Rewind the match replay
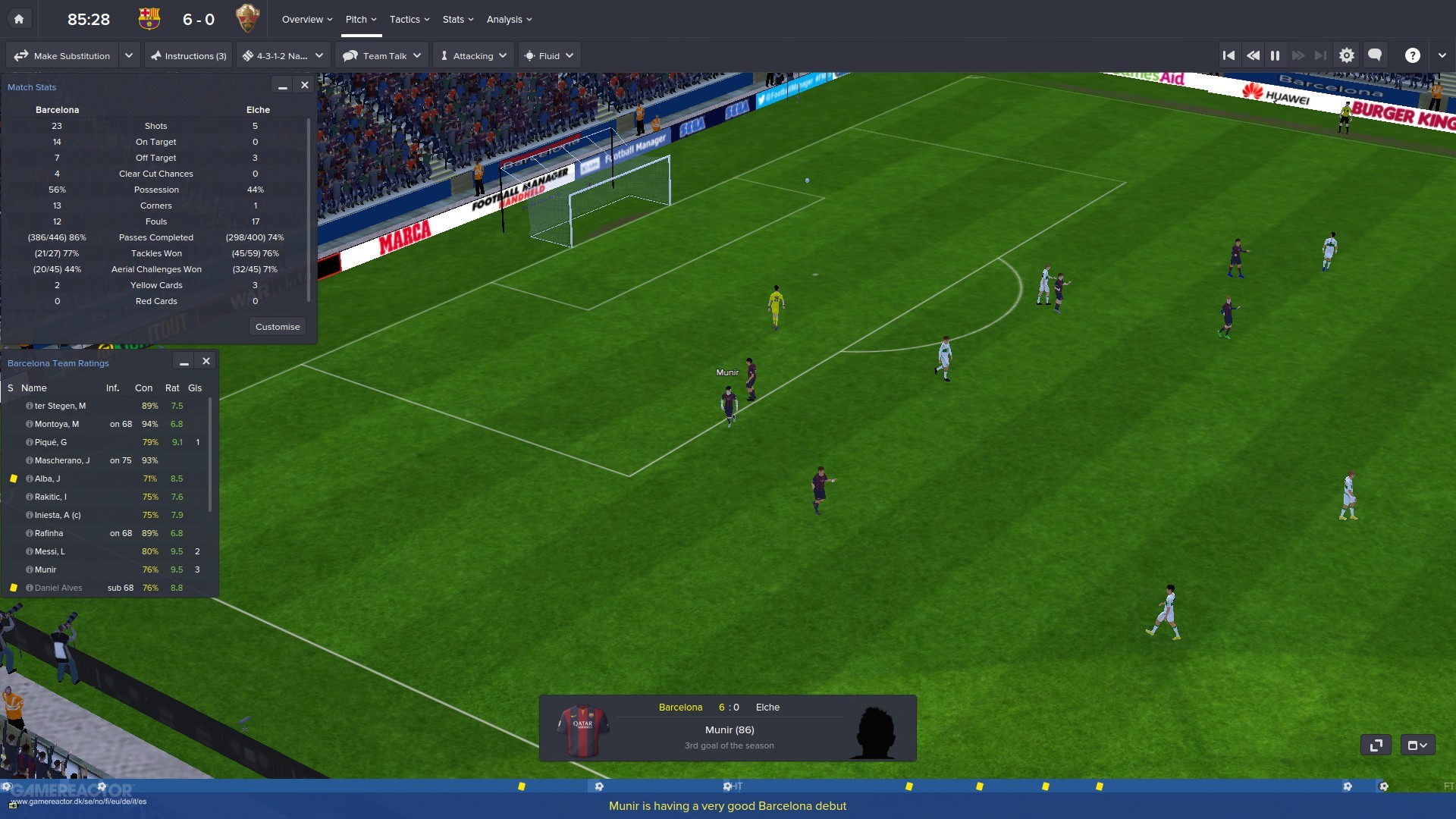 point(1253,55)
